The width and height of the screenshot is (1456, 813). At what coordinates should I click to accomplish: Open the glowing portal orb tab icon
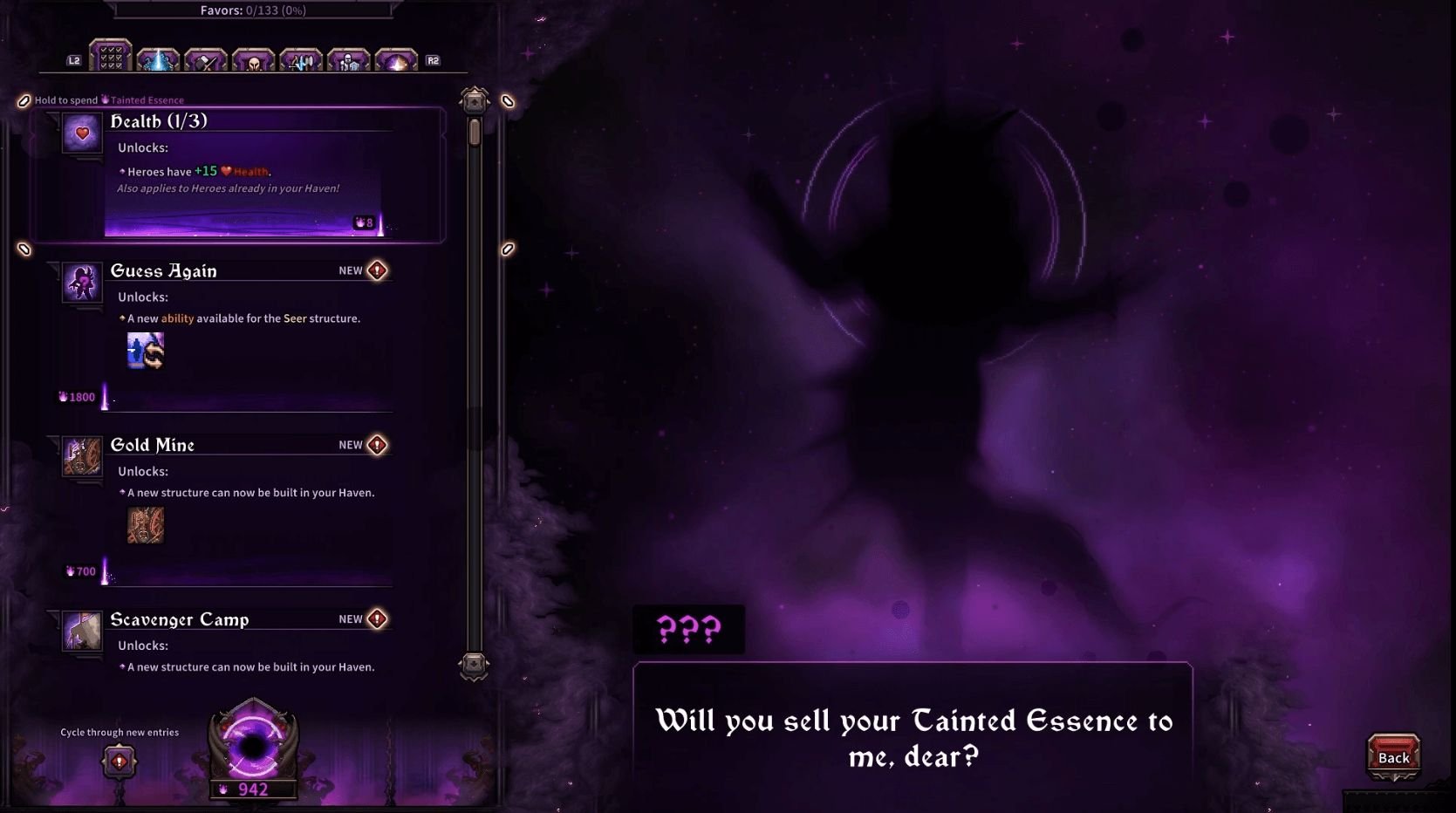(x=395, y=59)
